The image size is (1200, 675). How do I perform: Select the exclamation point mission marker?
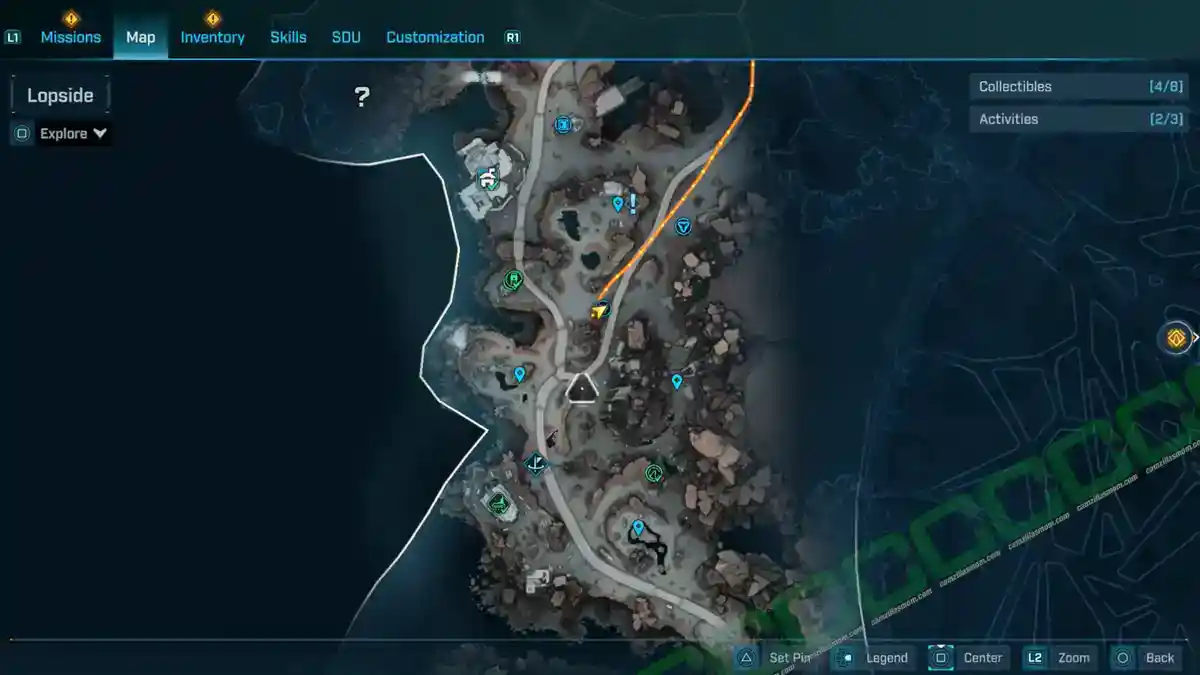pos(633,203)
